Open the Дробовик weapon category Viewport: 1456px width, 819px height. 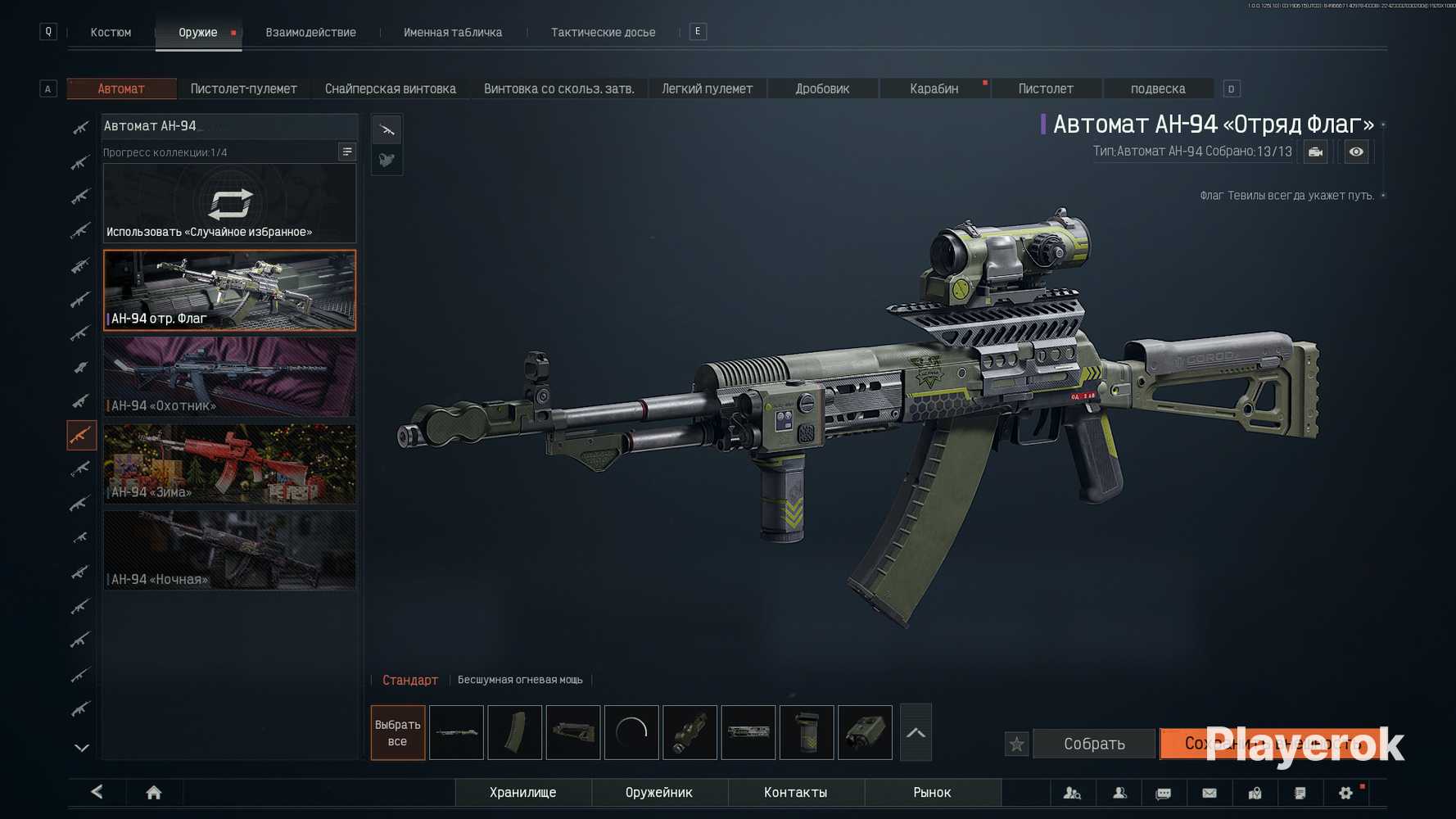coord(822,88)
